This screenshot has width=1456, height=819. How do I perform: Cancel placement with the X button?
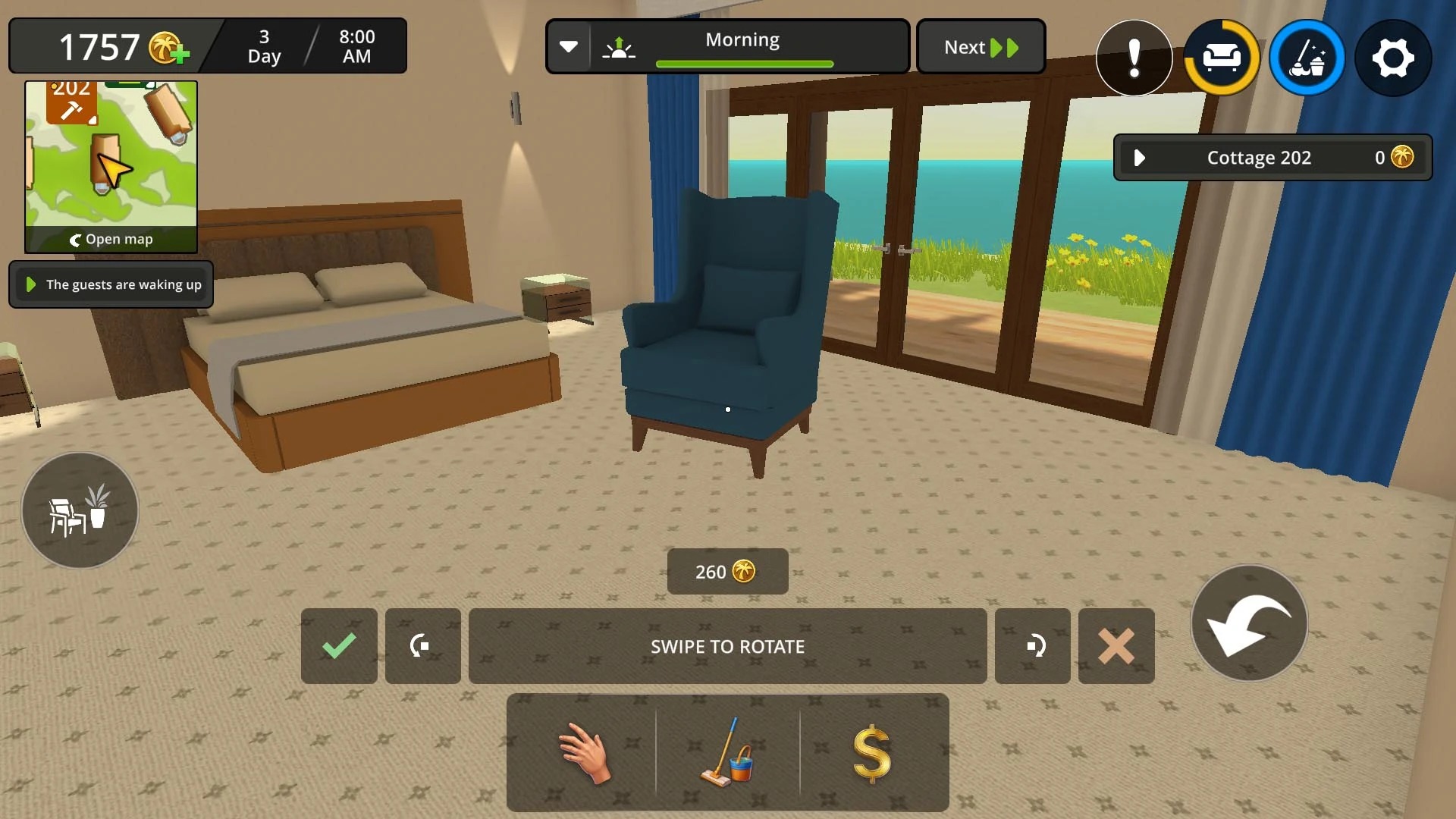[1116, 646]
